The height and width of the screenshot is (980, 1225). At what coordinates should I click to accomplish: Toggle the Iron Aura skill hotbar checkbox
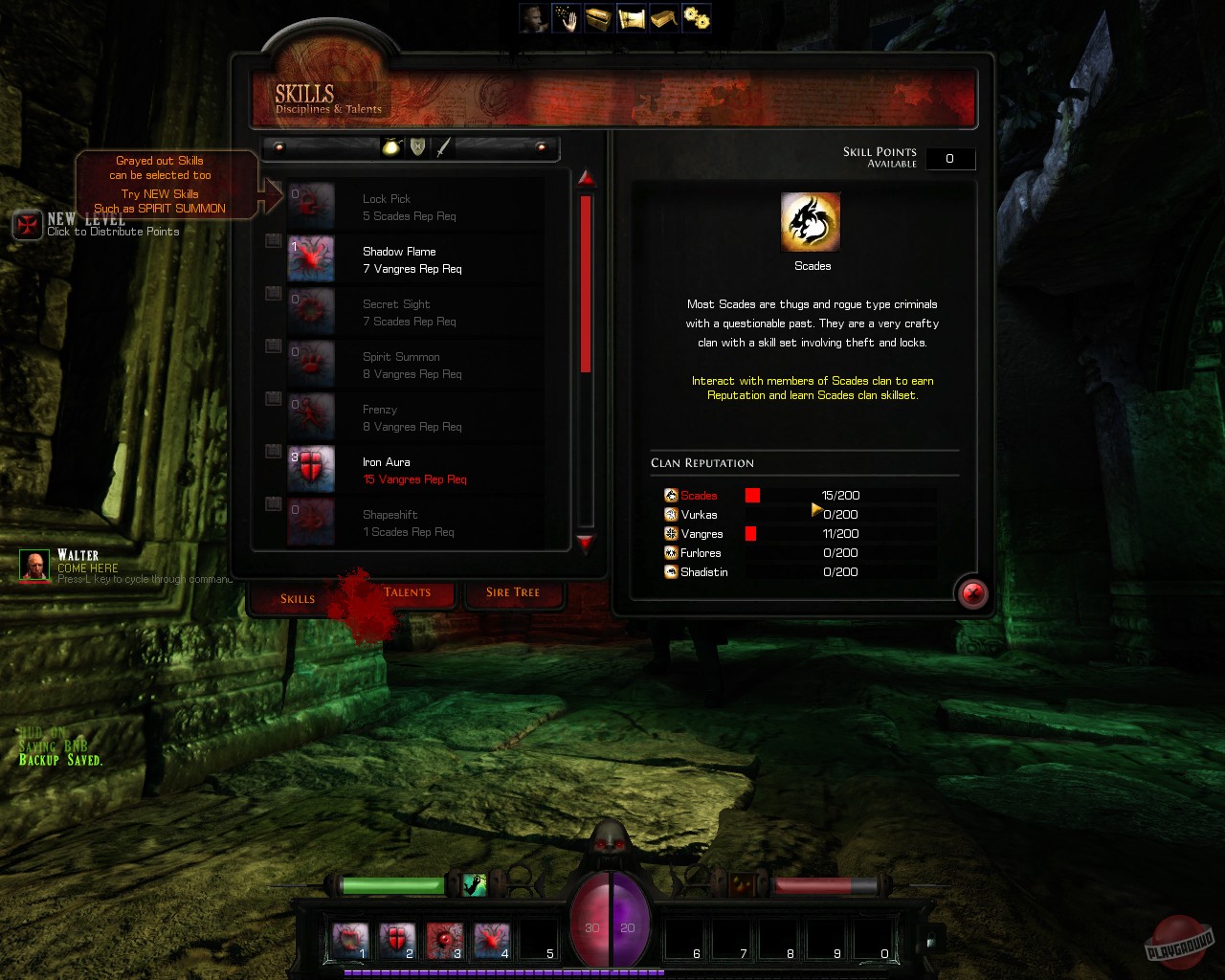point(273,452)
